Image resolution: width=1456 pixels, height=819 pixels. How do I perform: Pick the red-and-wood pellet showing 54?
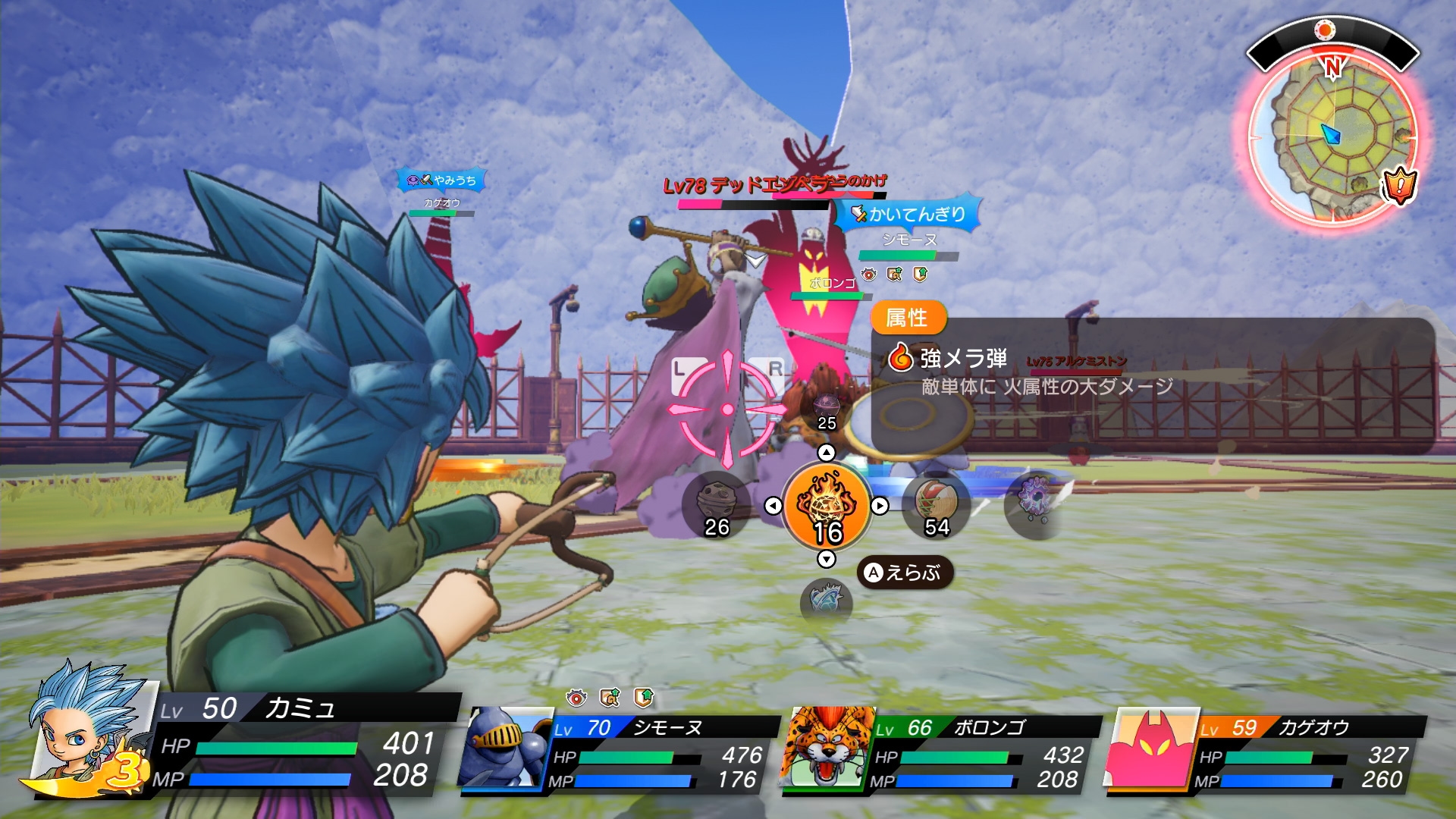[x=937, y=506]
